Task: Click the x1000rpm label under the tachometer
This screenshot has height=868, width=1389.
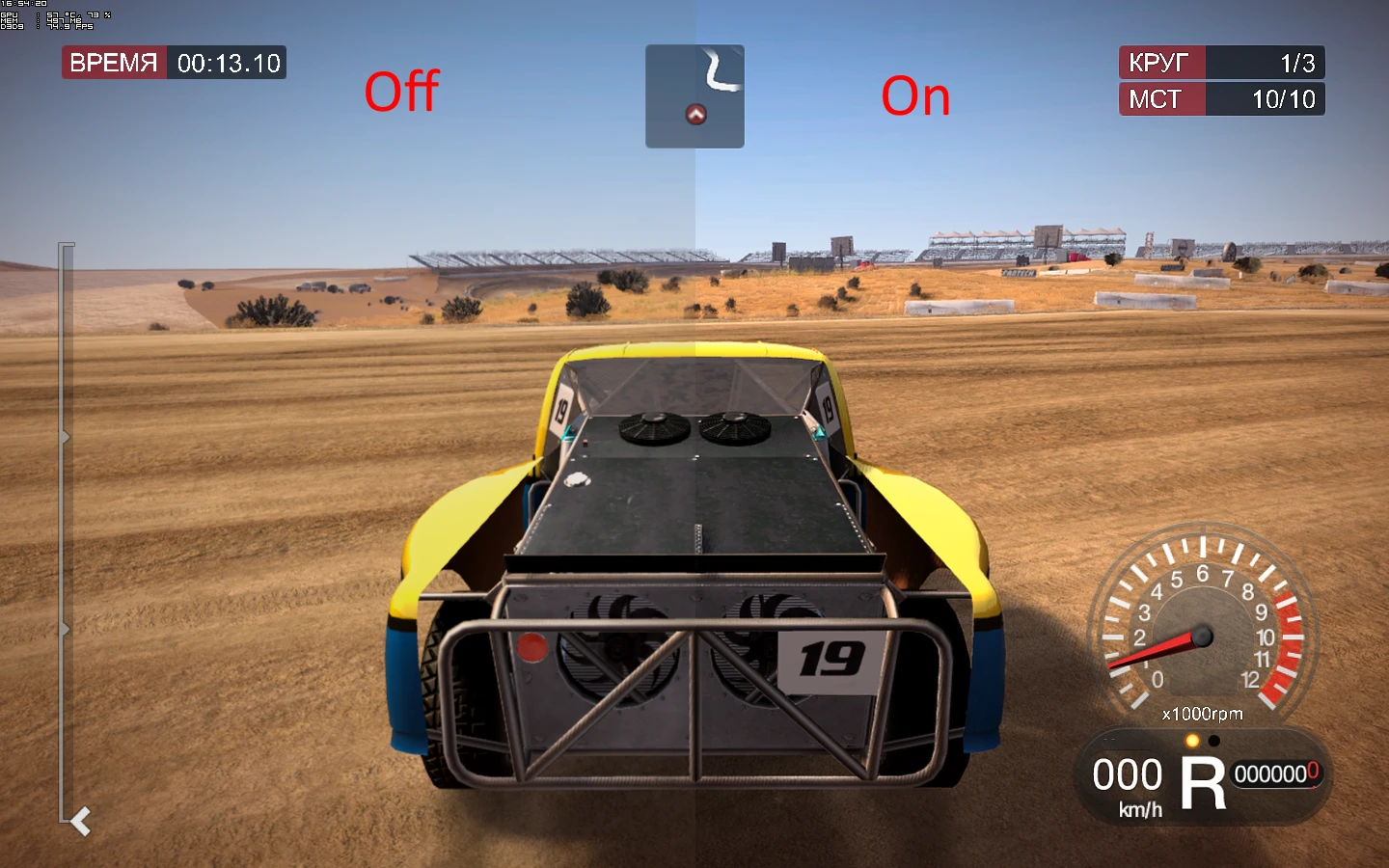Action: (x=1200, y=714)
